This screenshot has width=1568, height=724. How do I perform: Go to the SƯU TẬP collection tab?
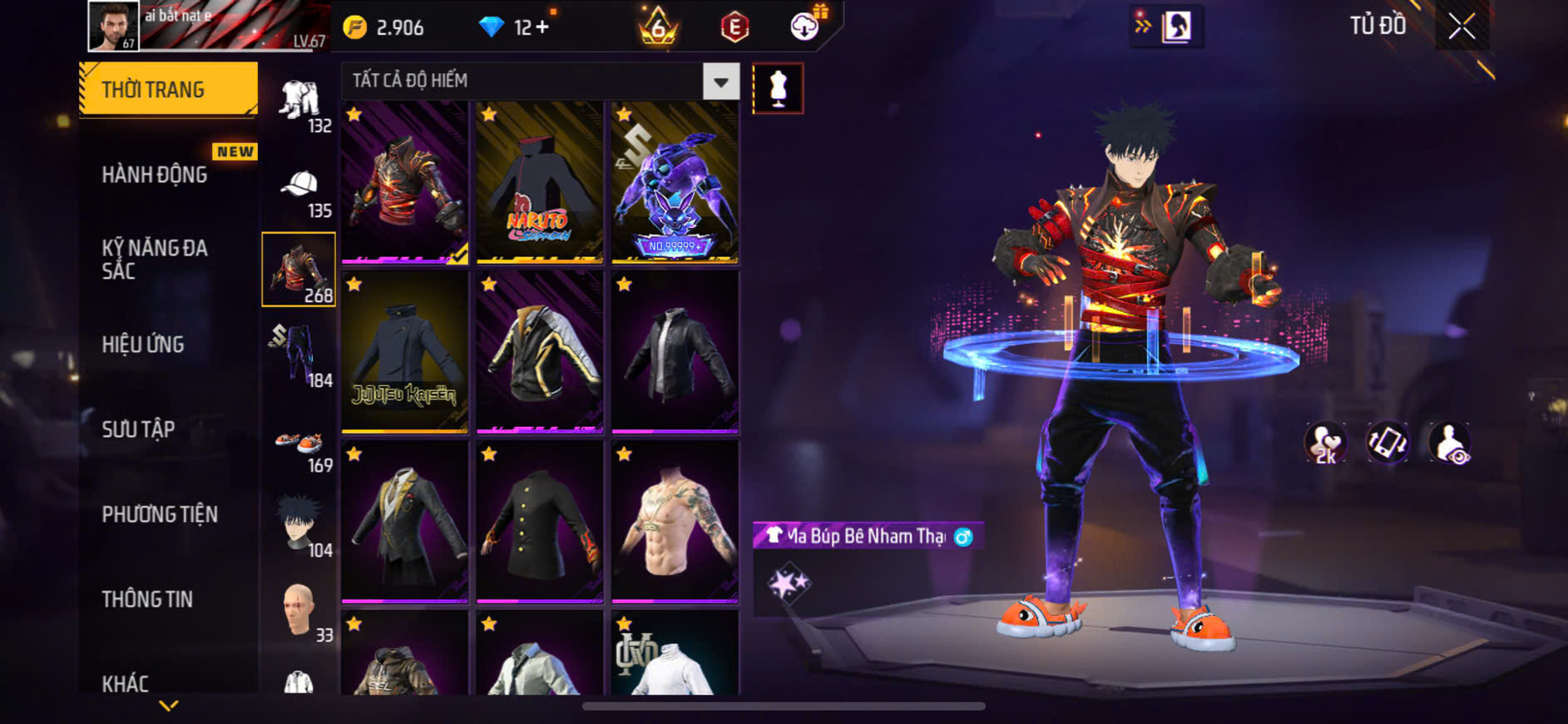pyautogui.click(x=138, y=429)
